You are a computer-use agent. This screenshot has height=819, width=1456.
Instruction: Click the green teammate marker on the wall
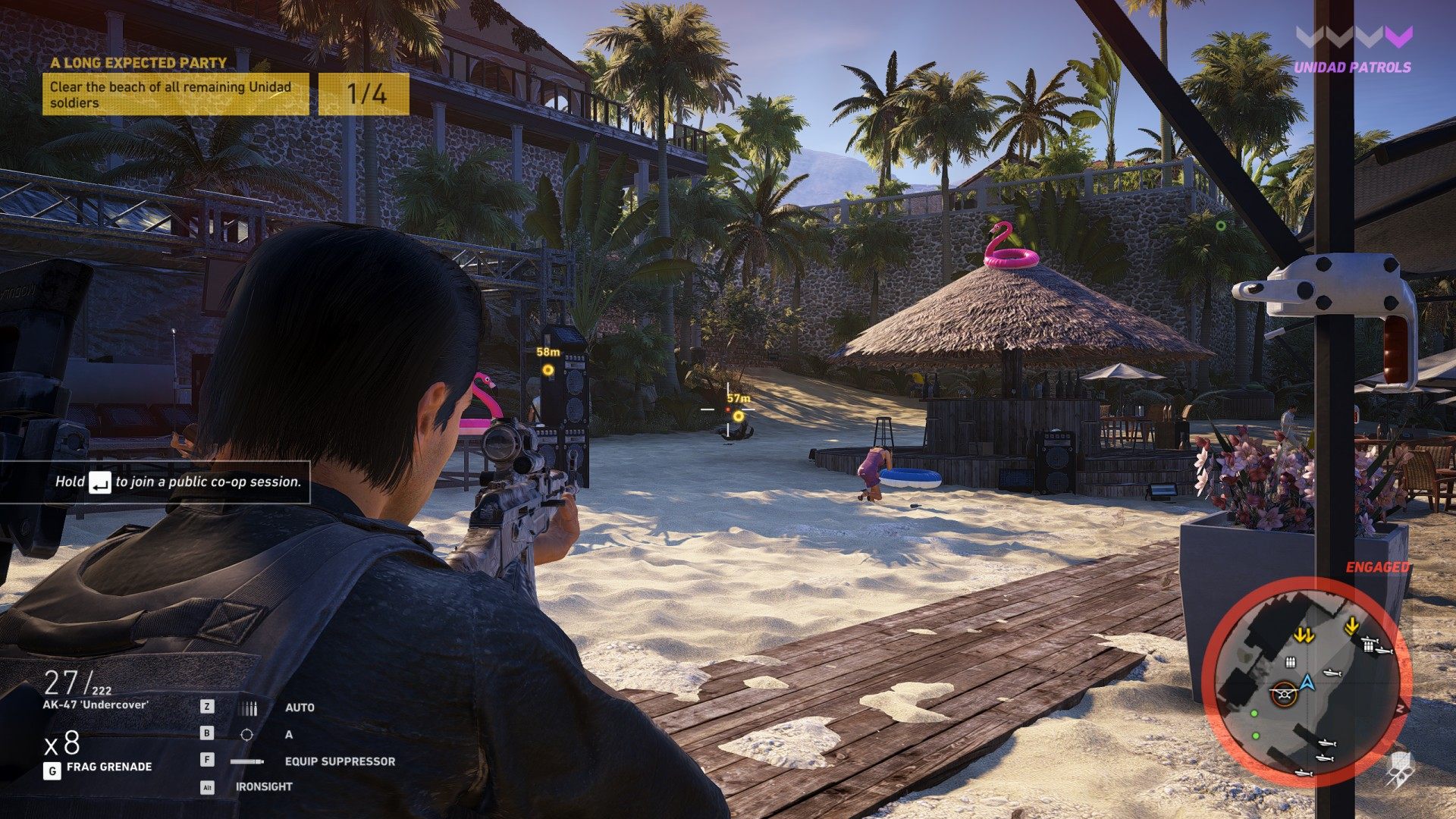point(1221,225)
